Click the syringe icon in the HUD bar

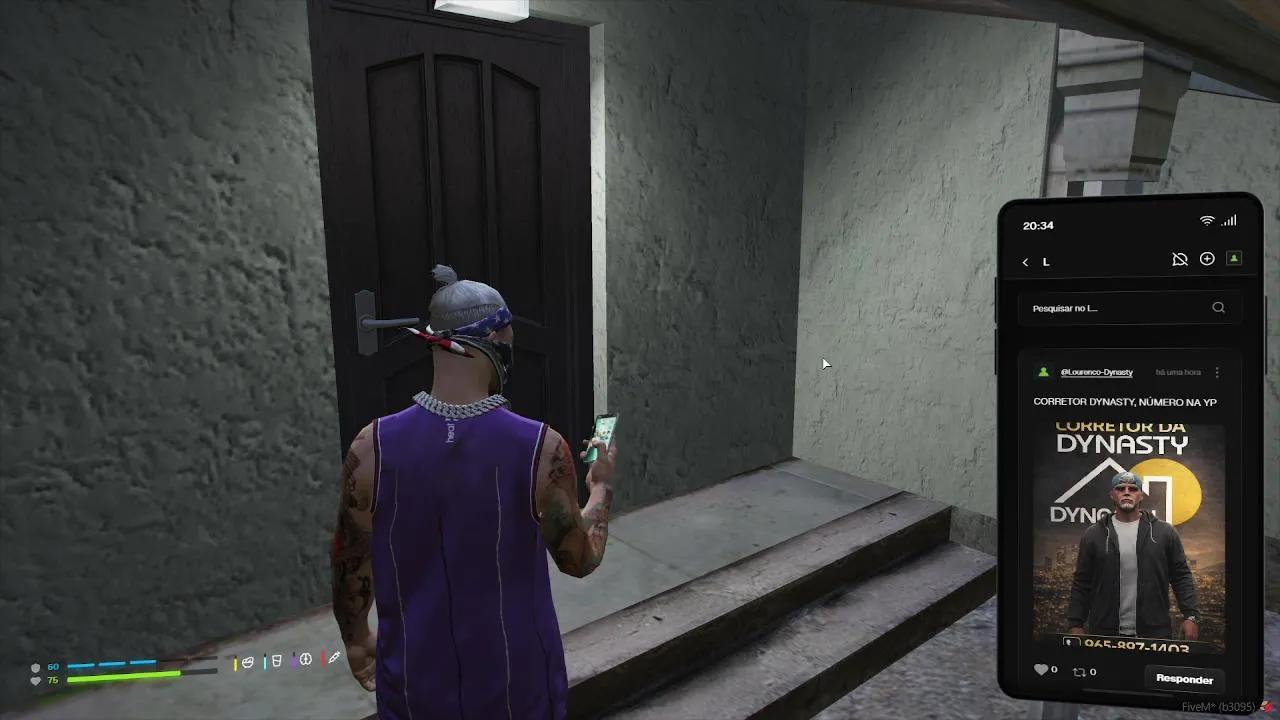tap(334, 658)
